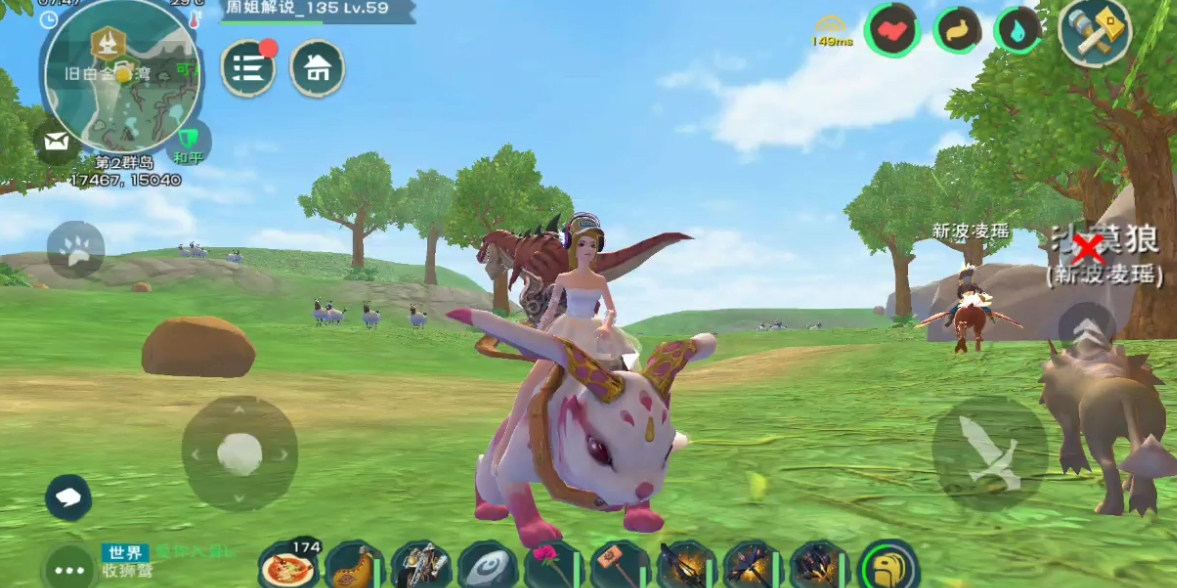This screenshot has width=1177, height=588.
Task: Tap the blue water drop thirst icon
Action: coord(1019,30)
